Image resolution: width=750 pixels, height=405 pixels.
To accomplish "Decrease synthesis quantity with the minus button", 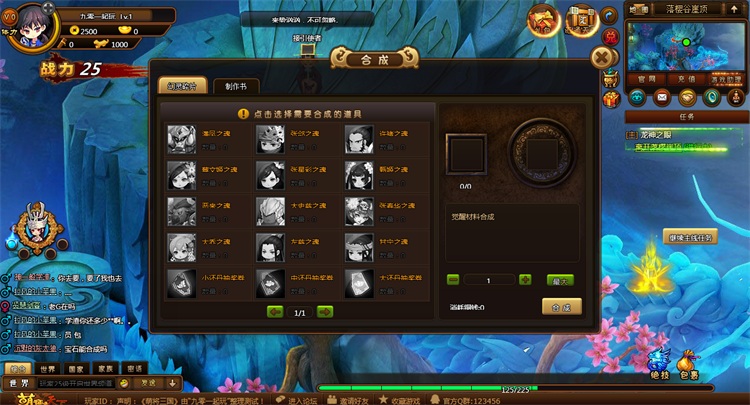I will pos(453,280).
